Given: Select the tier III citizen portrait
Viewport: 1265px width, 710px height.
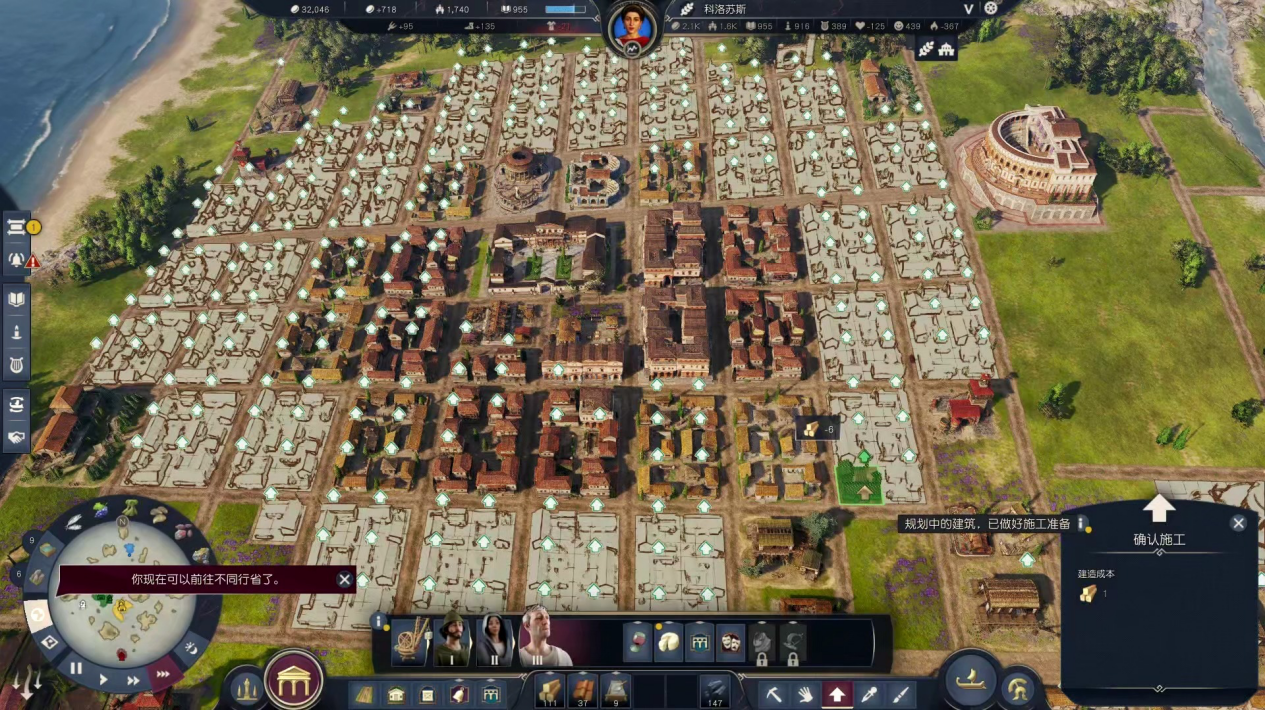Looking at the screenshot, I should pyautogui.click(x=543, y=639).
